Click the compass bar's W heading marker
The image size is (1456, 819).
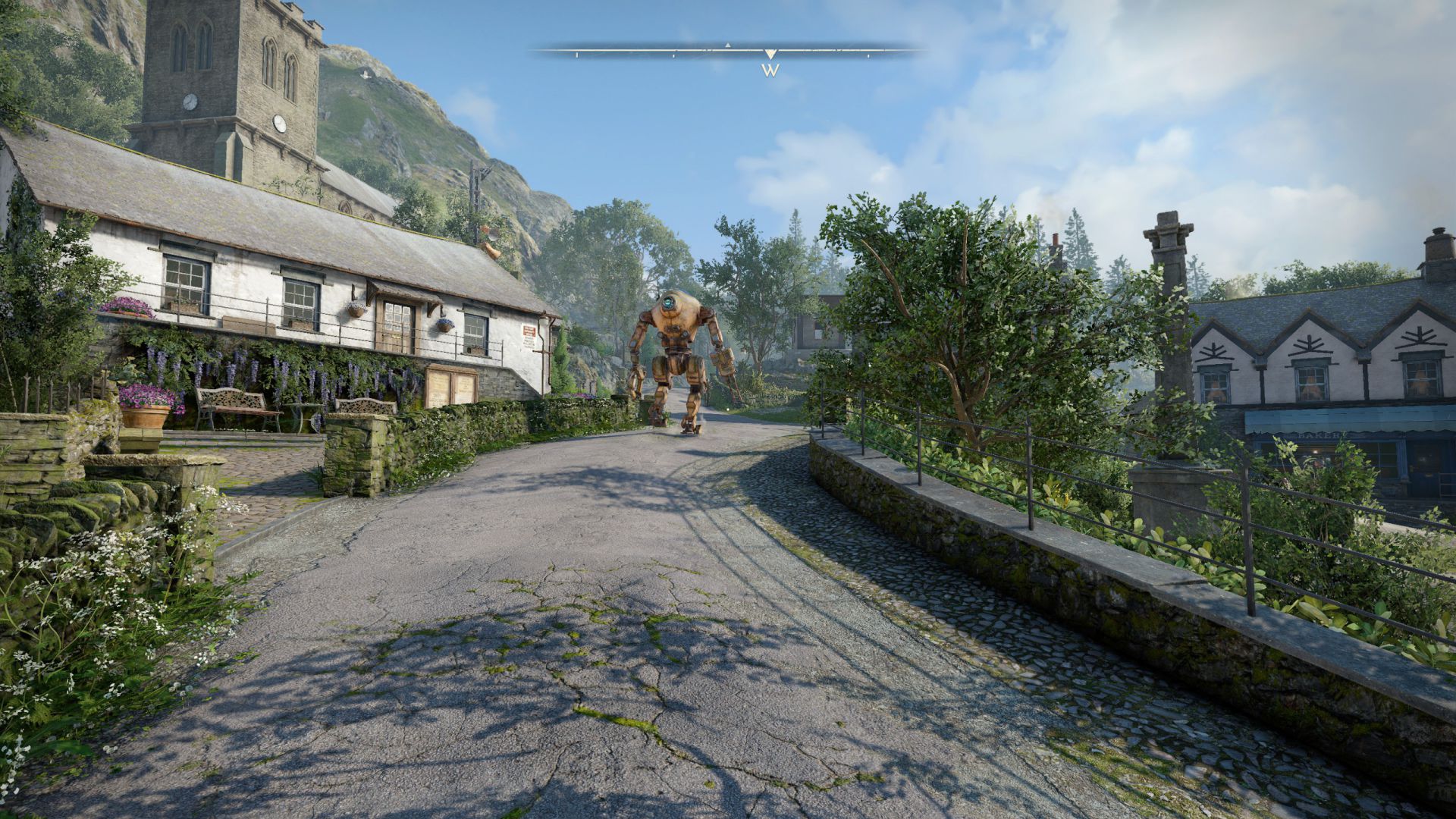tap(770, 70)
